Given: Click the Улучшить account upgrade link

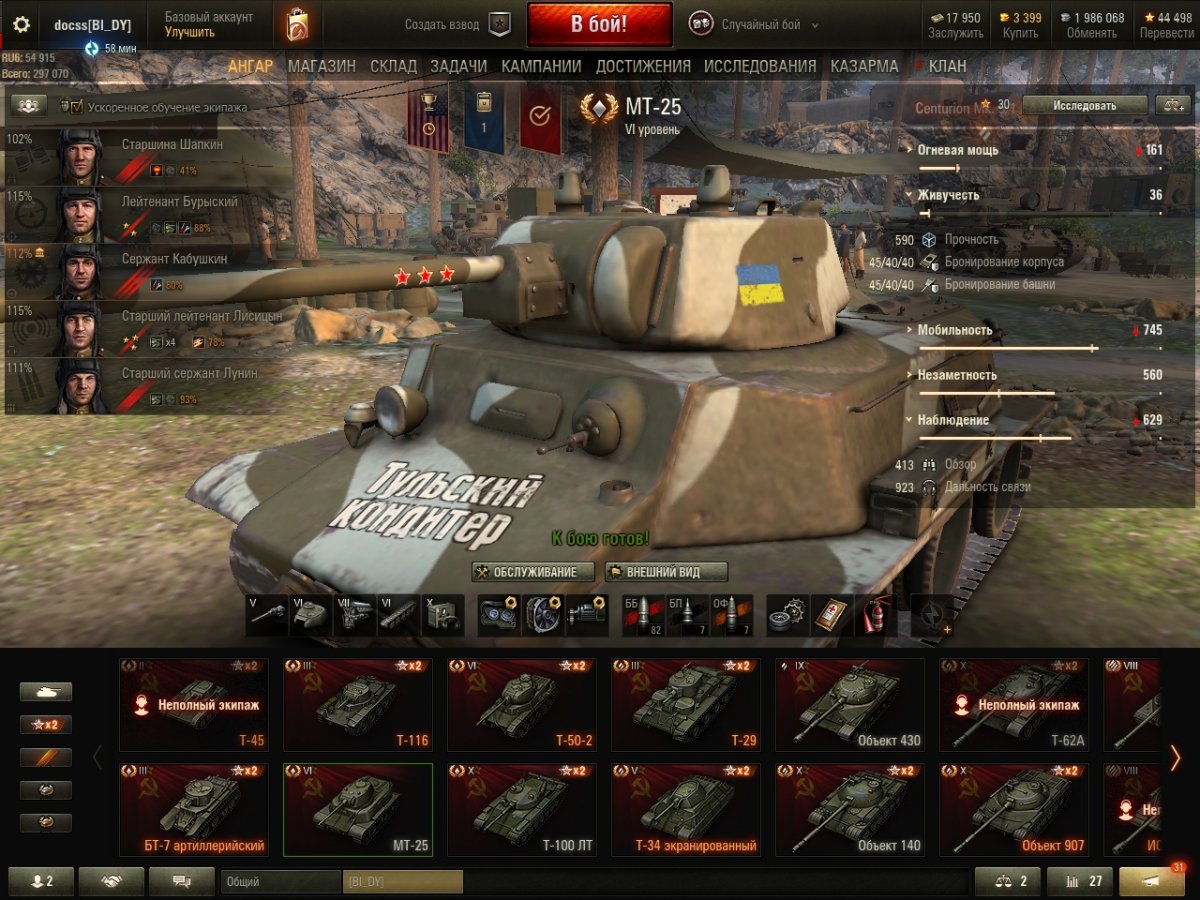Looking at the screenshot, I should pos(190,32).
